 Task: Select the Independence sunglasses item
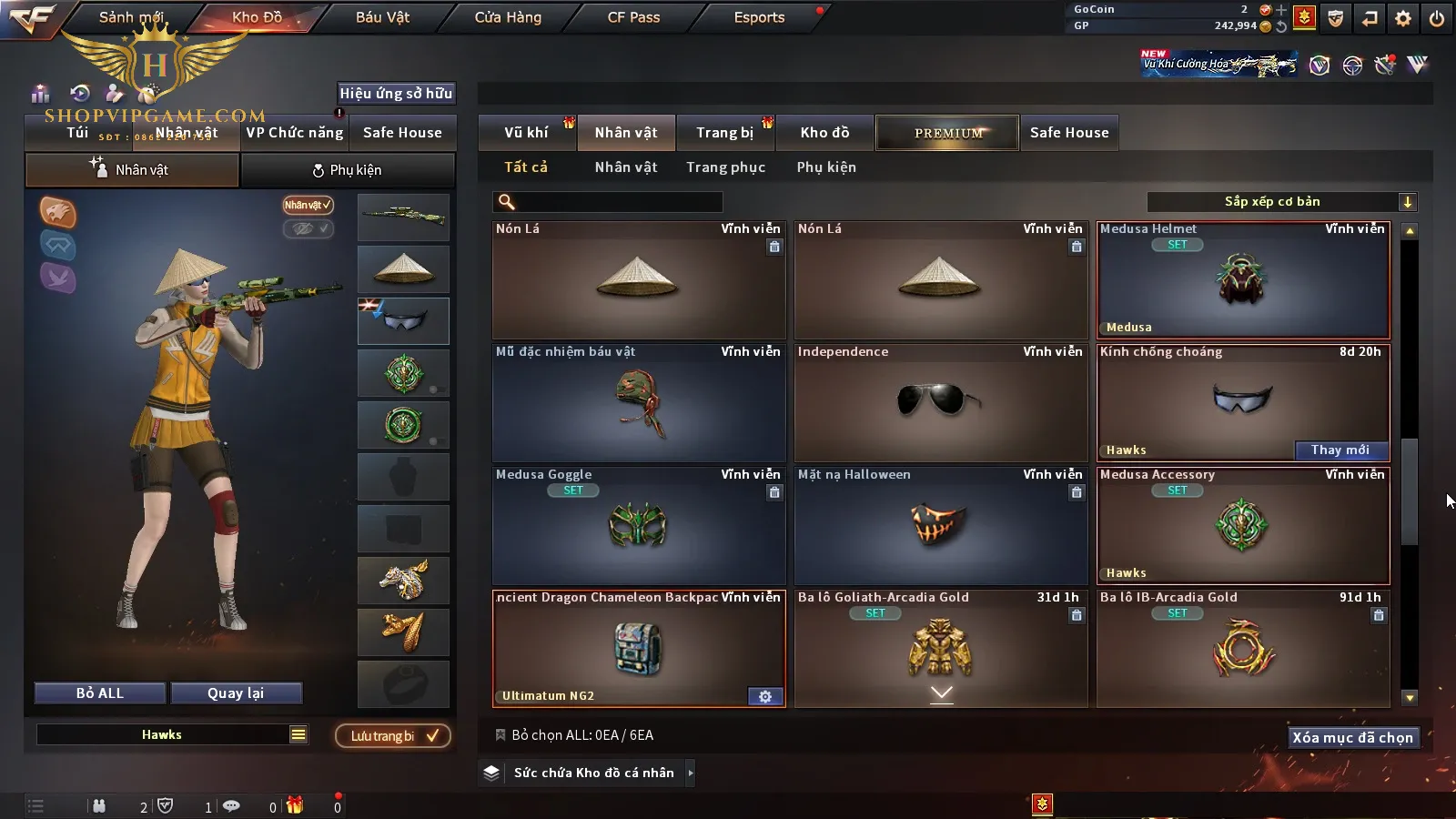[941, 402]
